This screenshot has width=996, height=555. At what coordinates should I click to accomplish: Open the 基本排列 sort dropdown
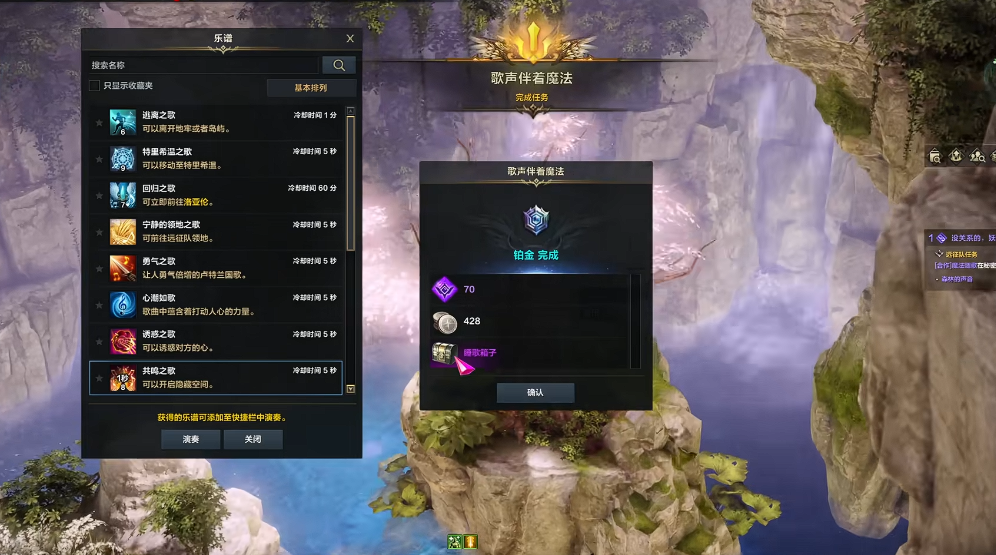coord(310,88)
